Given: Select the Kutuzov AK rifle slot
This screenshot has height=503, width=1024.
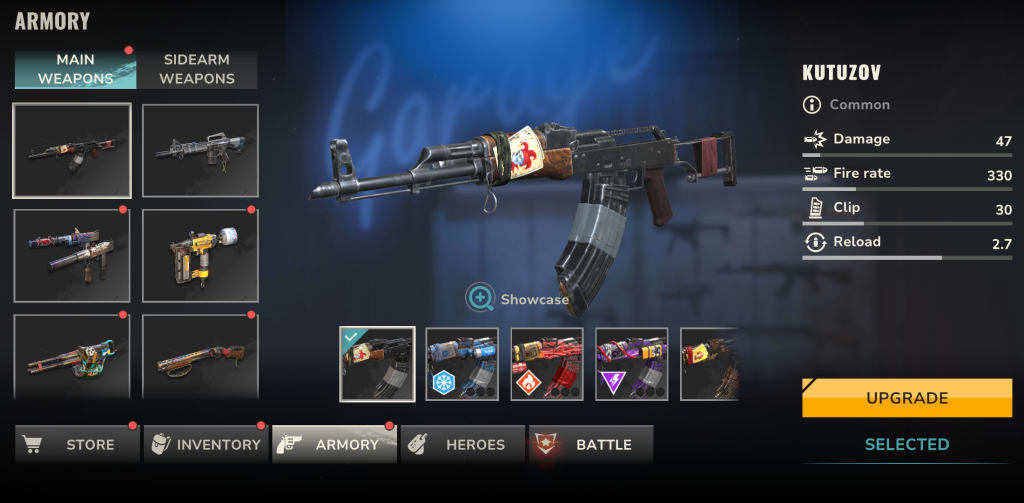Looking at the screenshot, I should coord(71,150).
